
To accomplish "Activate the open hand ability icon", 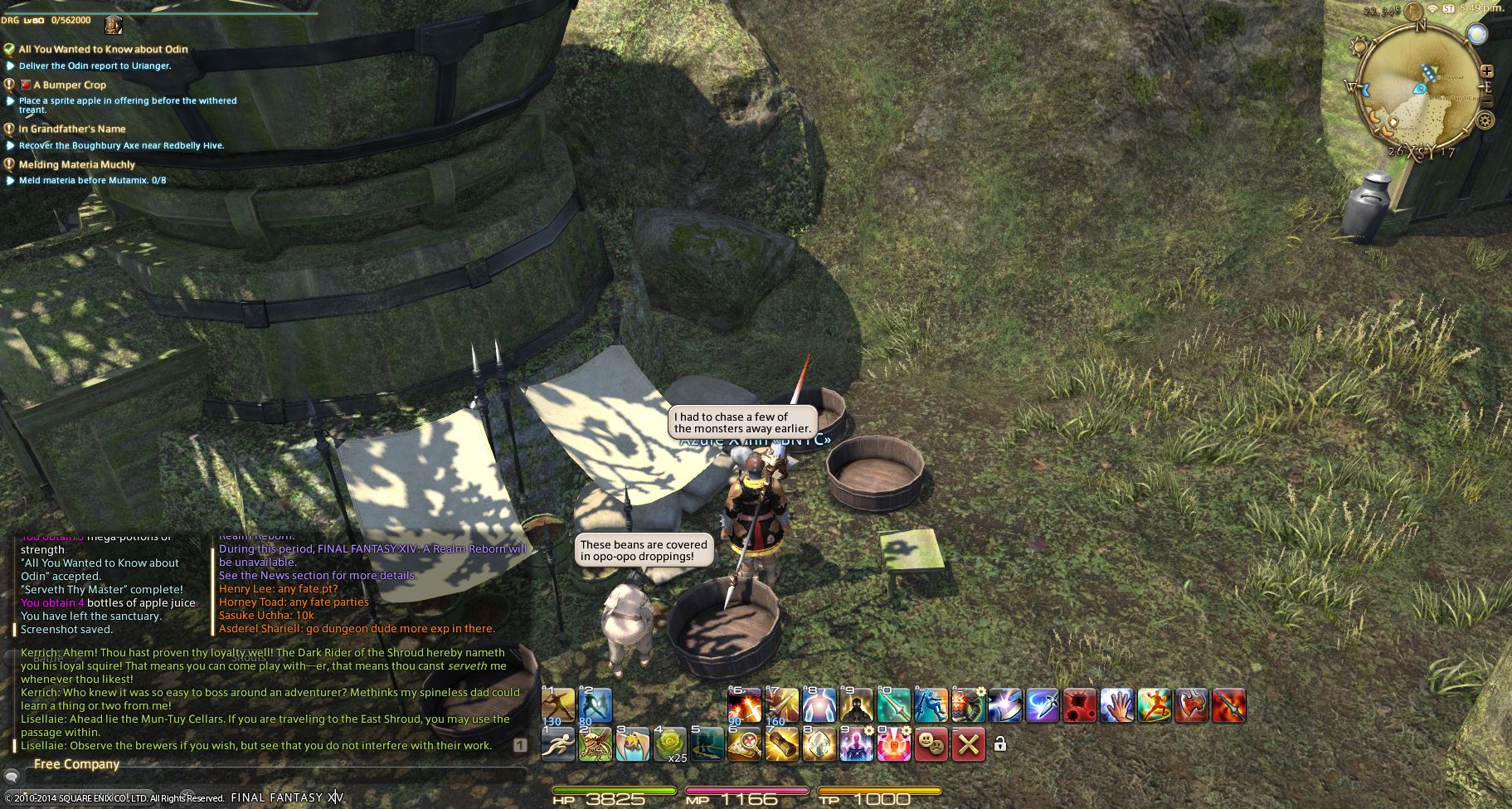I will (x=1117, y=705).
